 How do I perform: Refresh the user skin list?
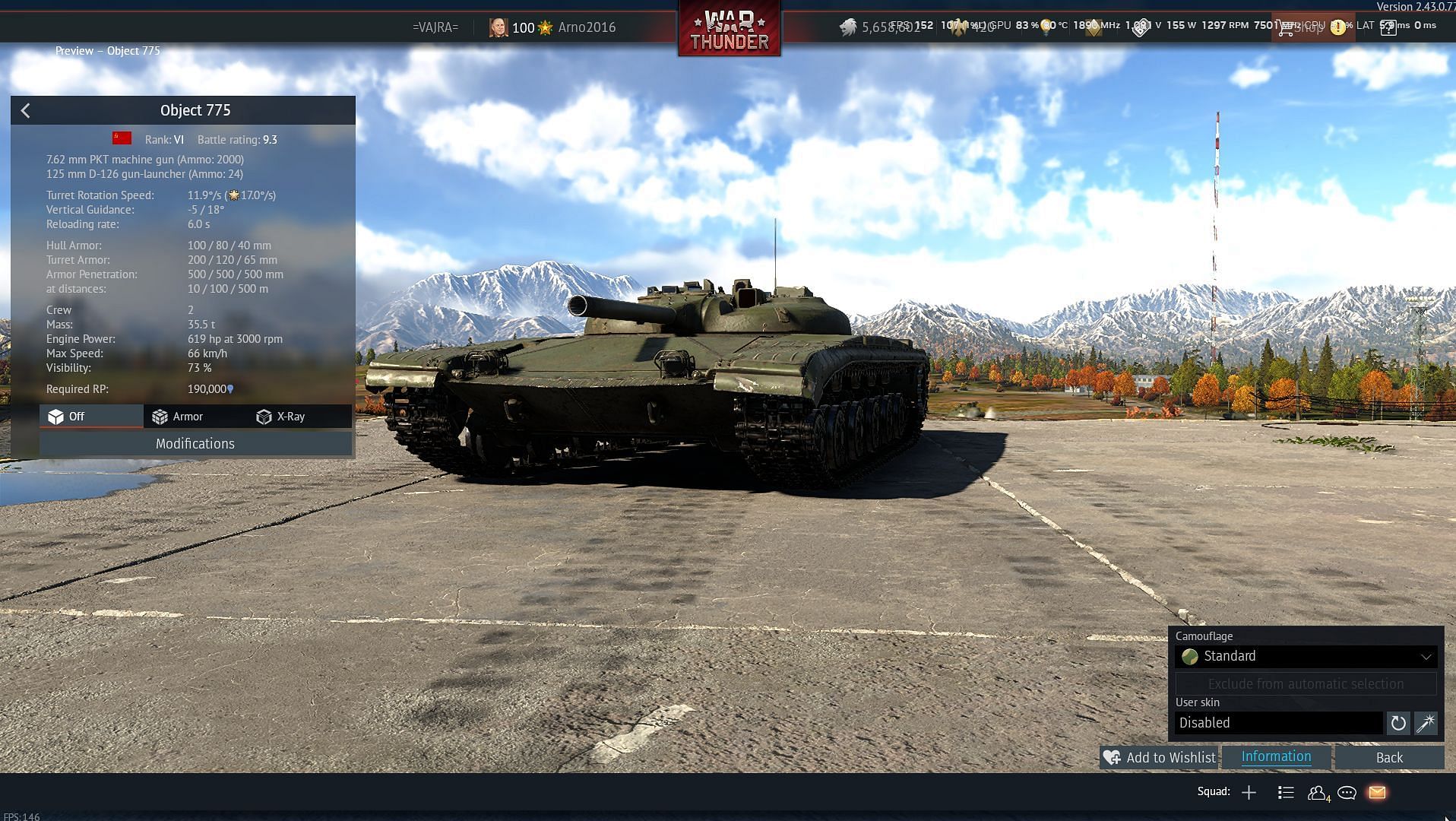pos(1398,723)
